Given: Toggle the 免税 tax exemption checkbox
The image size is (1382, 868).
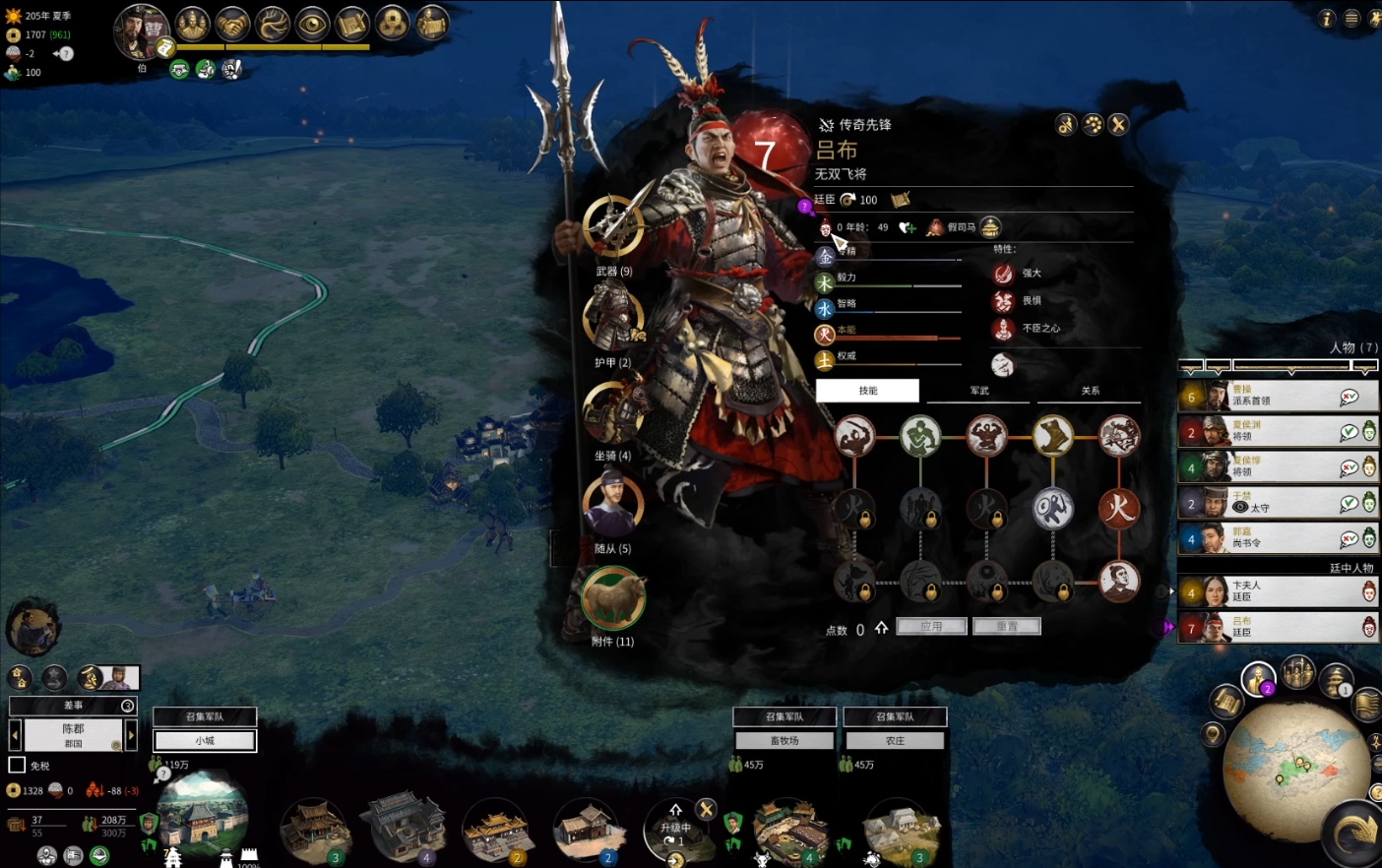Looking at the screenshot, I should pyautogui.click(x=17, y=765).
